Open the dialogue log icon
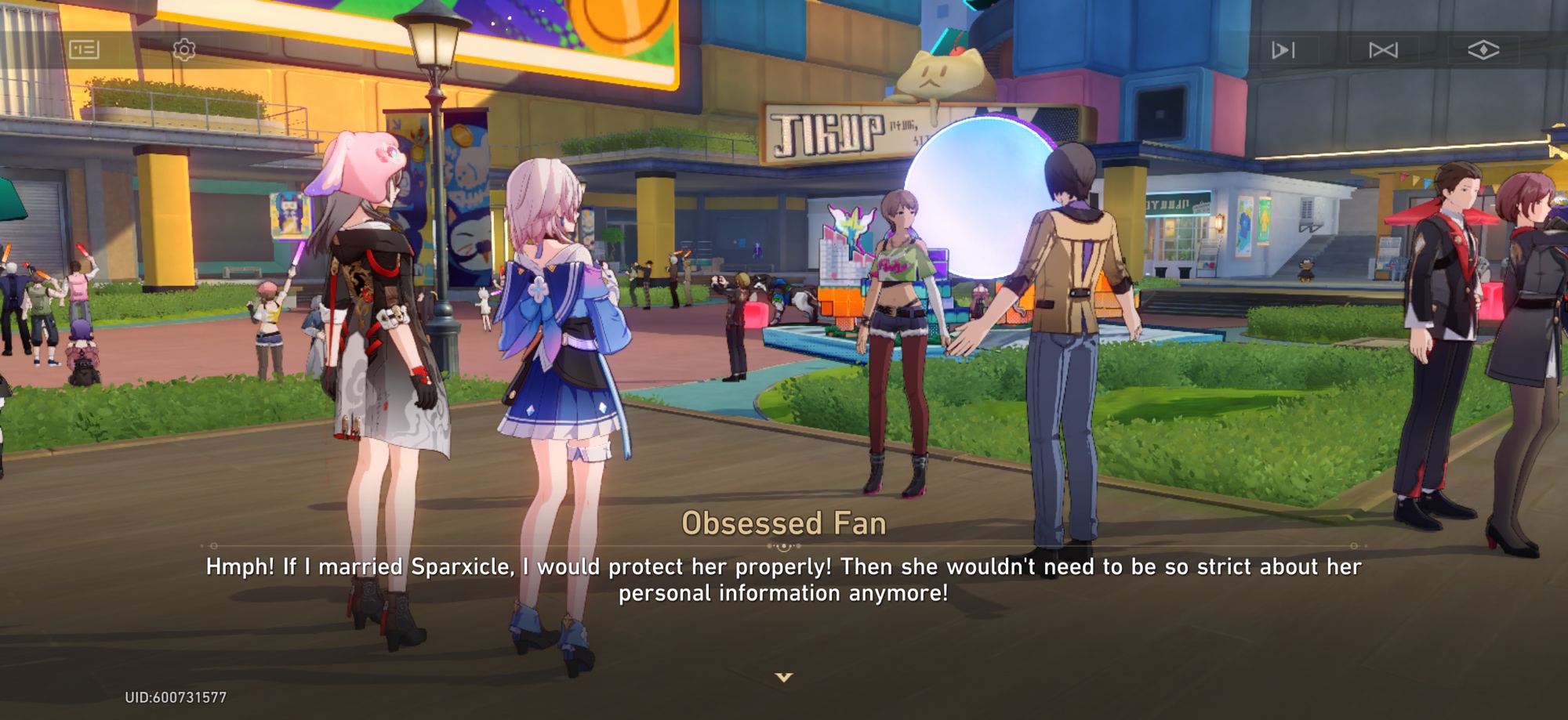 84,50
